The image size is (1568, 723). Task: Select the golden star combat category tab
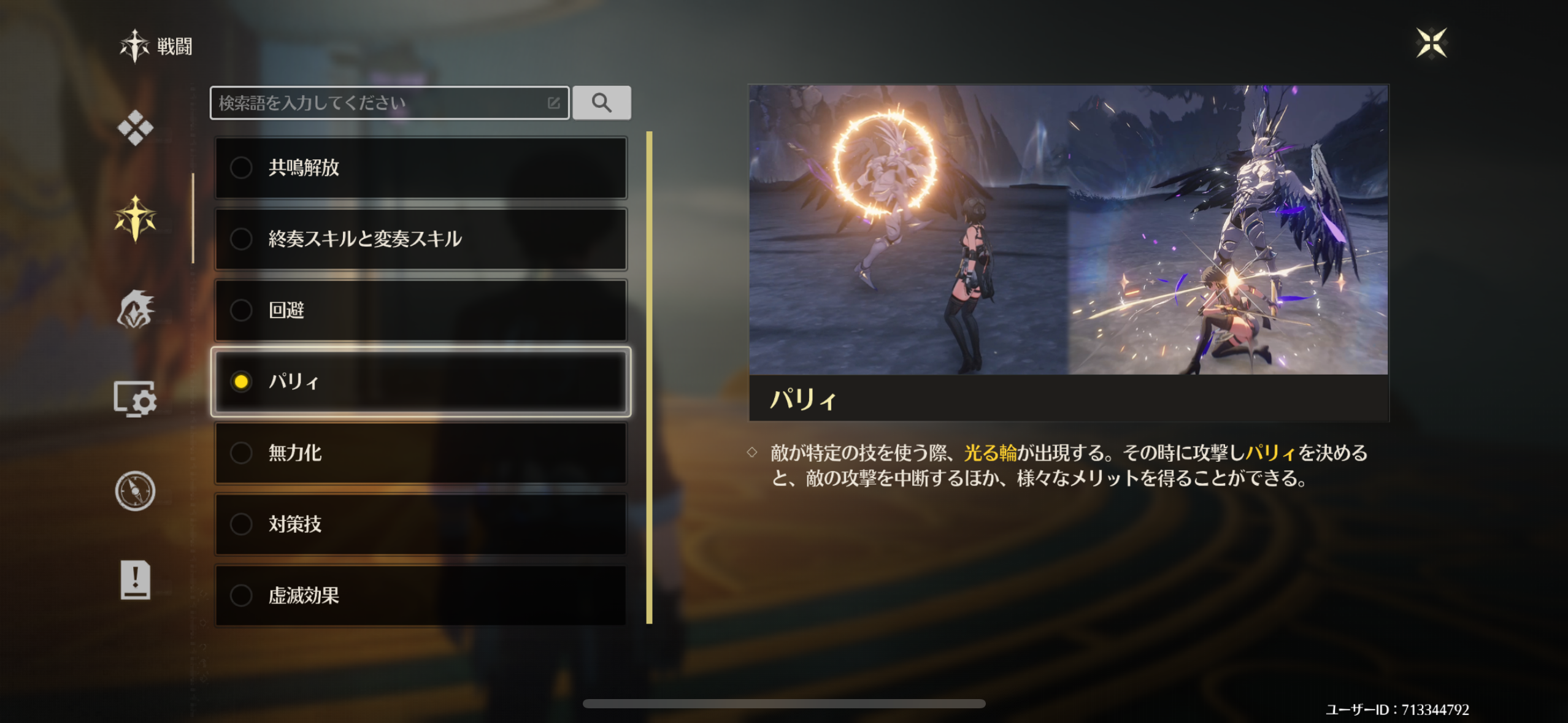tap(135, 218)
